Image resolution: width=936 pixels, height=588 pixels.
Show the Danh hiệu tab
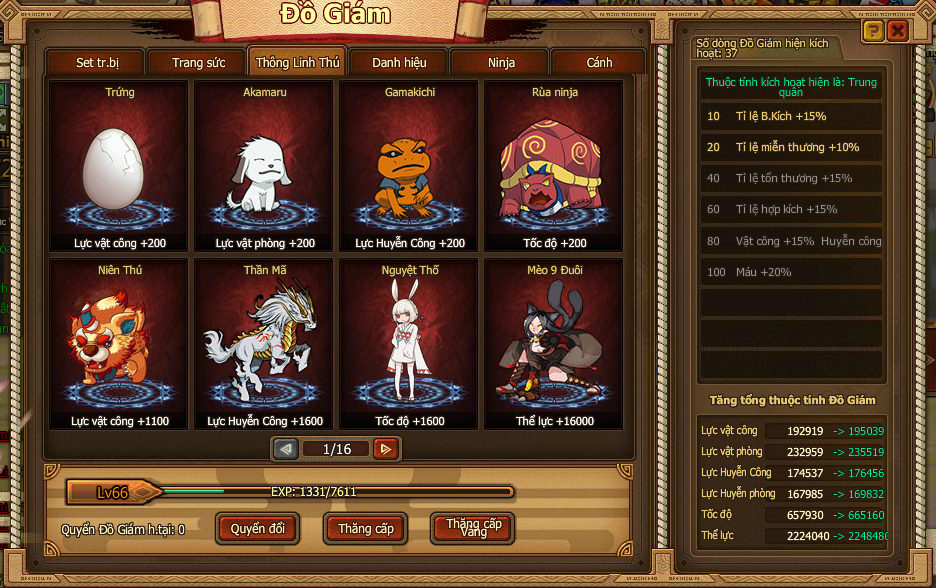pos(399,62)
